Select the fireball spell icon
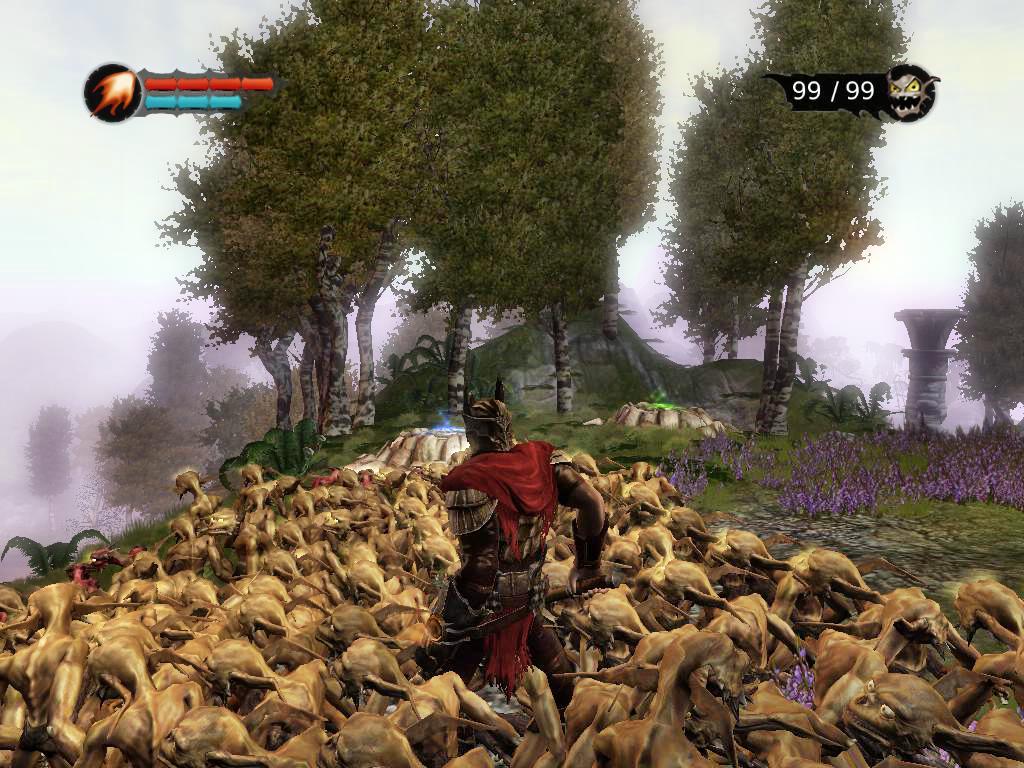The width and height of the screenshot is (1024, 768). click(111, 93)
